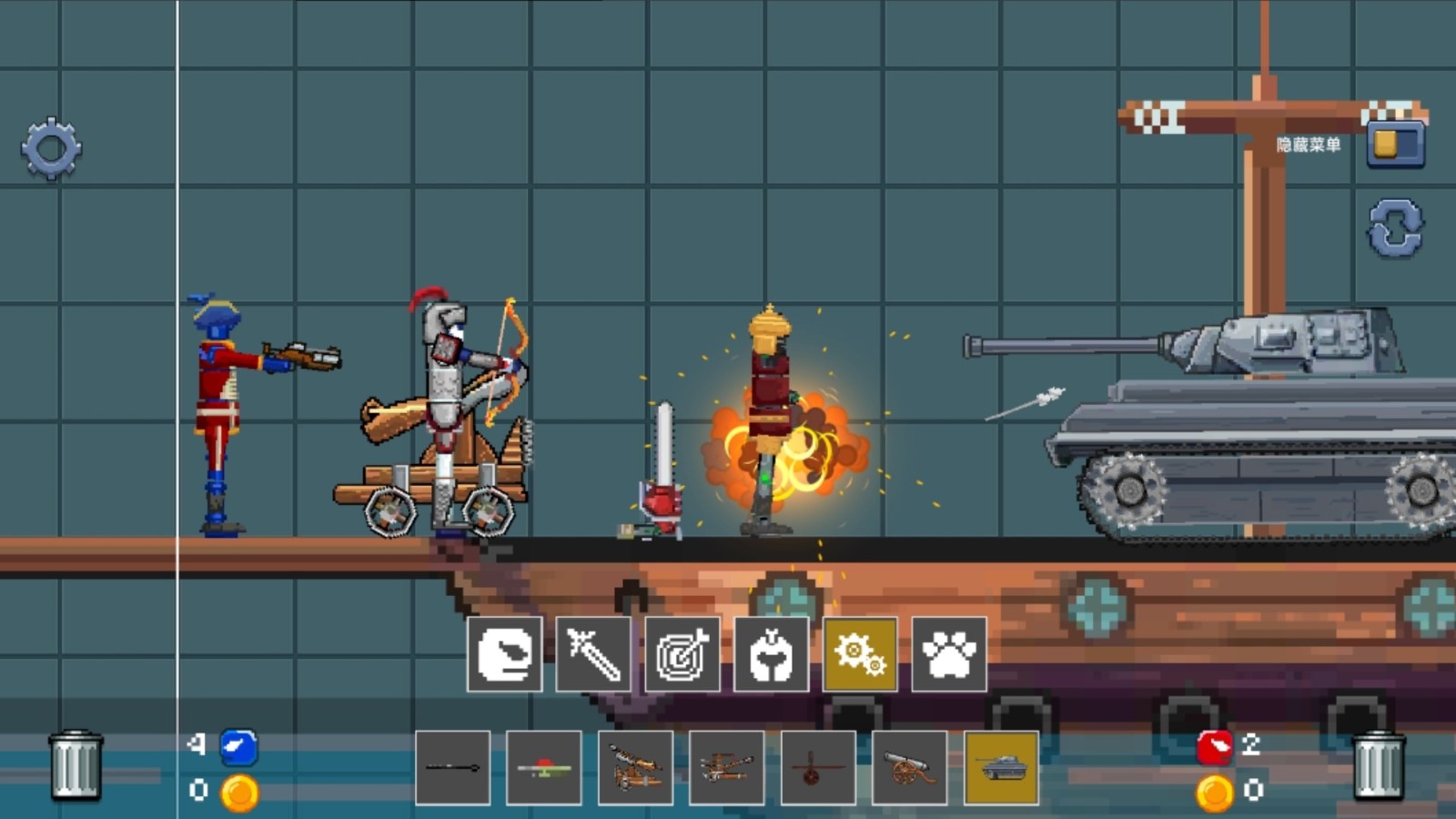Viewport: 1456px width, 819px height.
Task: Open the armor category tab
Action: coord(771,654)
